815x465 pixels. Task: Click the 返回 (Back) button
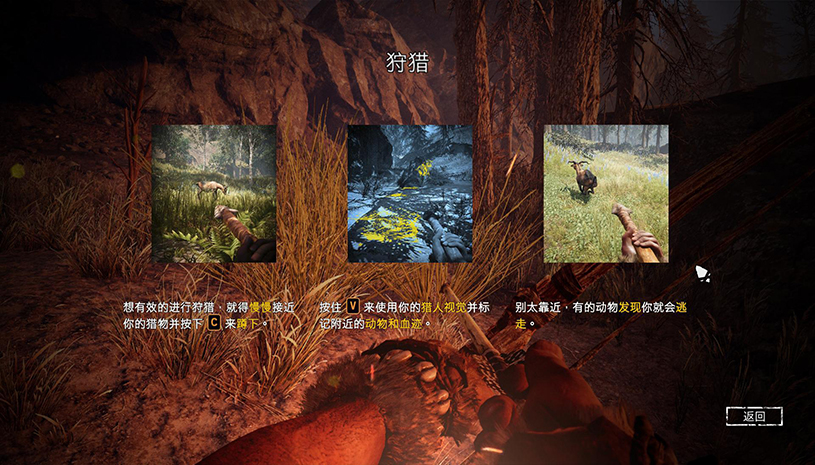(754, 416)
